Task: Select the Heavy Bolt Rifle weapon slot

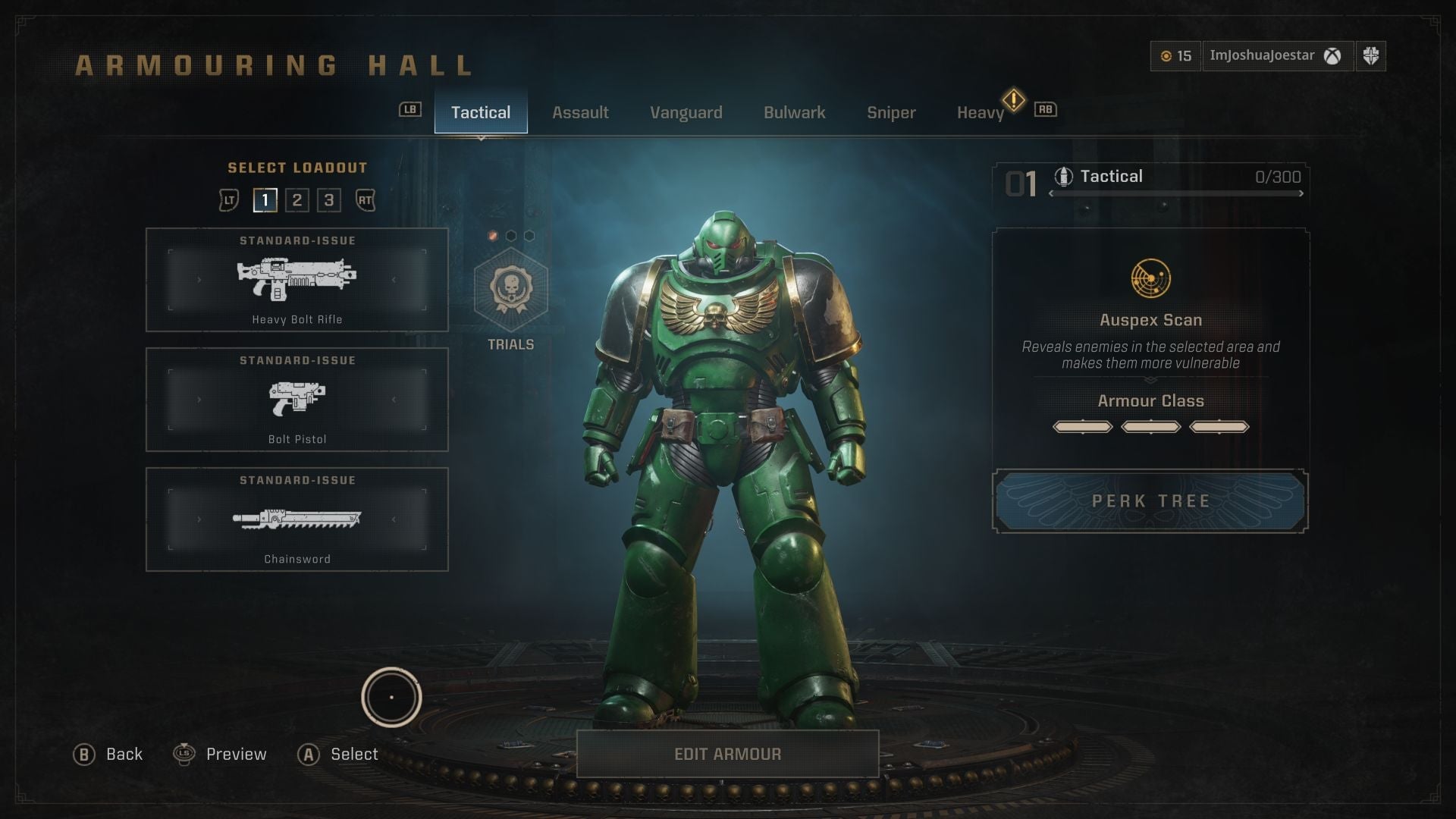Action: (297, 280)
